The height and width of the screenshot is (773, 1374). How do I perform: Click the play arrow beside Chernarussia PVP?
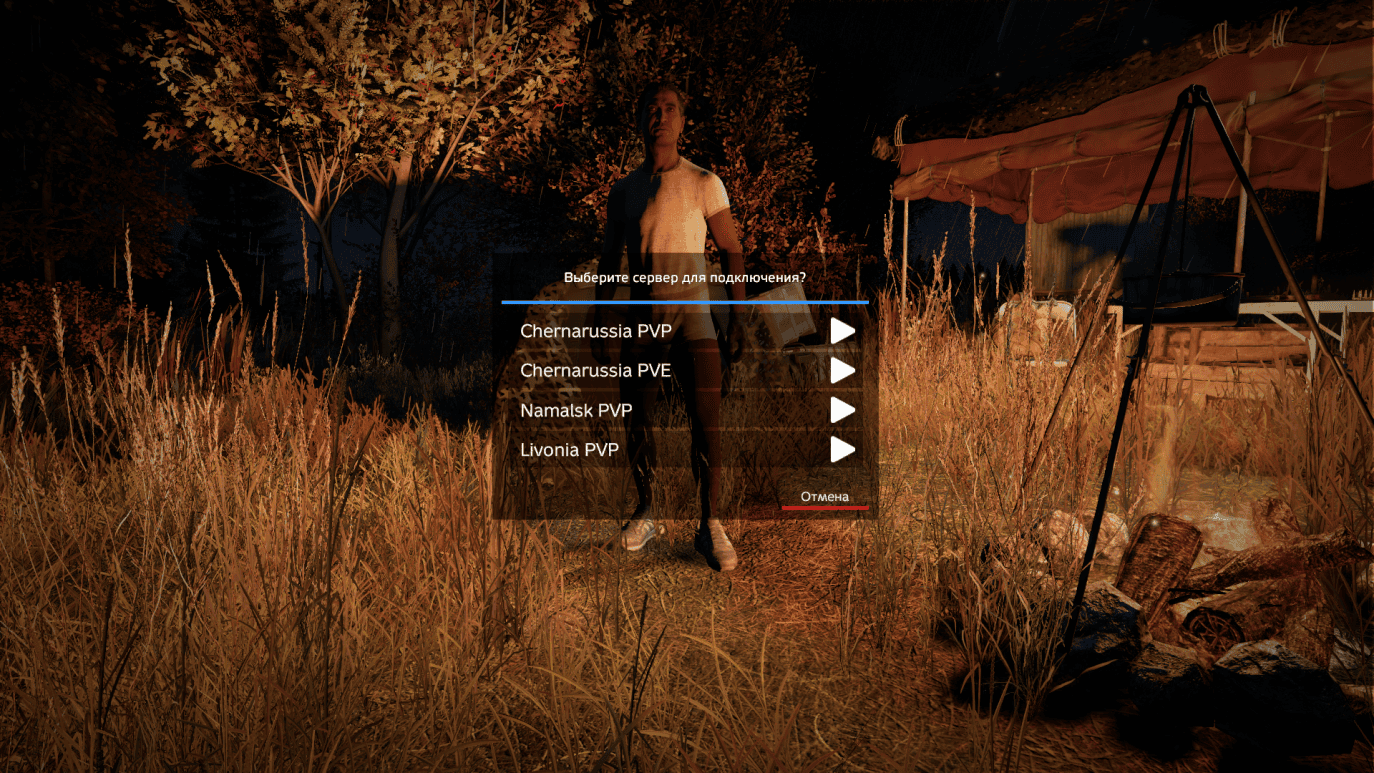[843, 331]
